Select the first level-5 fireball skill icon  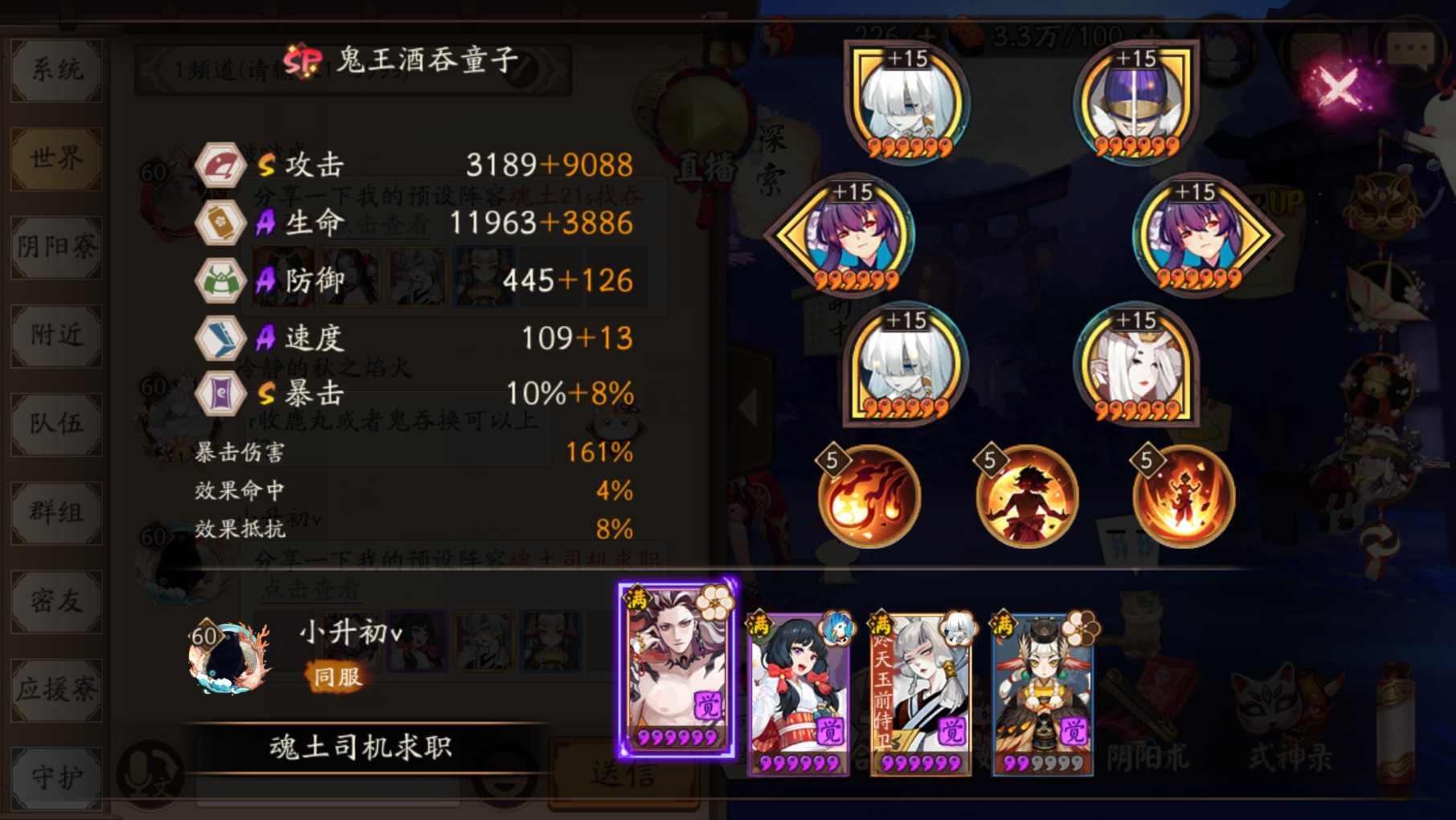[868, 496]
